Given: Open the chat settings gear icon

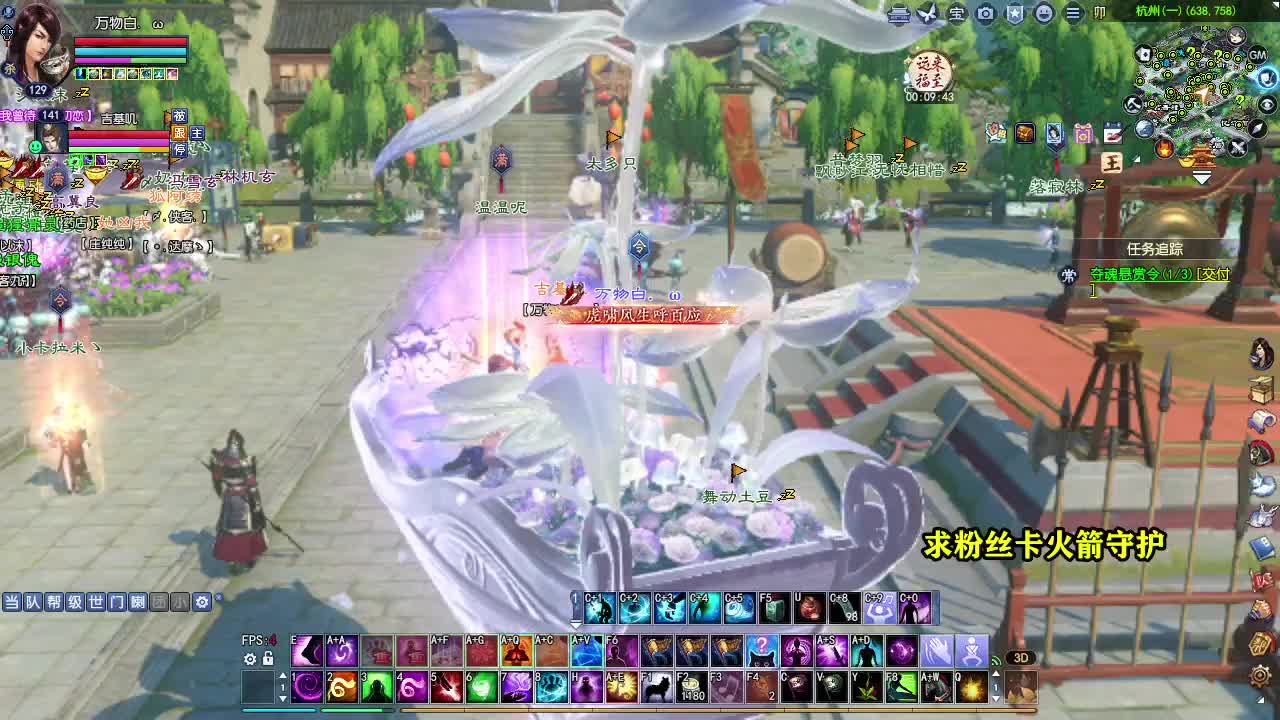Looking at the screenshot, I should click(x=201, y=601).
